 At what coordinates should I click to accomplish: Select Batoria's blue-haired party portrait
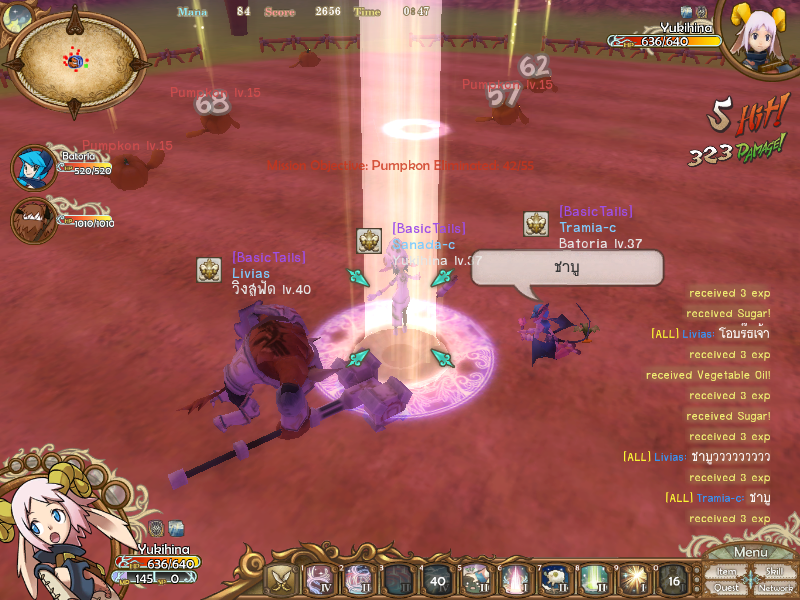tap(33, 167)
